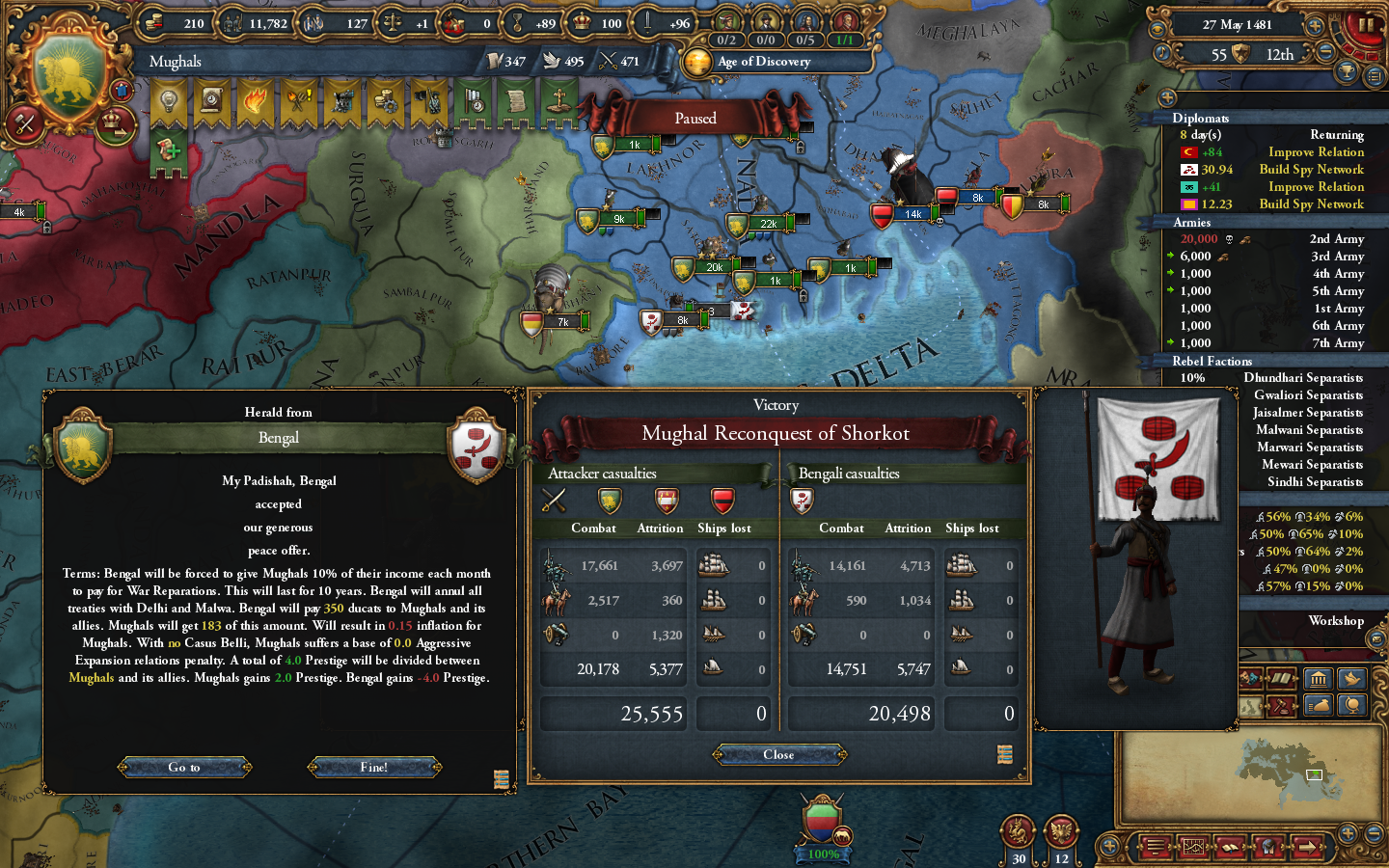Viewport: 1389px width, 868px height.
Task: Hire an advisor via the green plus alert banner
Action: coord(170,151)
